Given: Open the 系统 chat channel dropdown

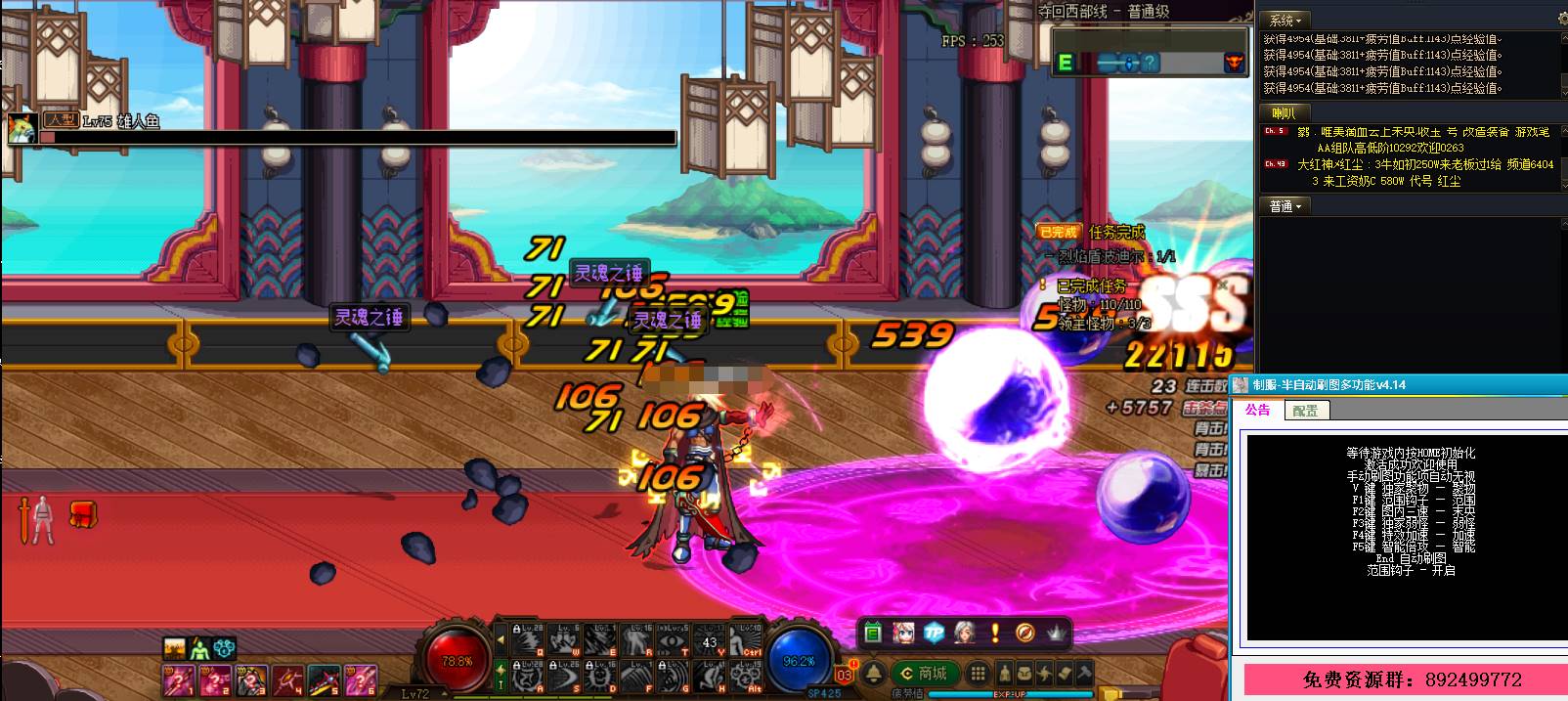Looking at the screenshot, I should (x=1285, y=21).
